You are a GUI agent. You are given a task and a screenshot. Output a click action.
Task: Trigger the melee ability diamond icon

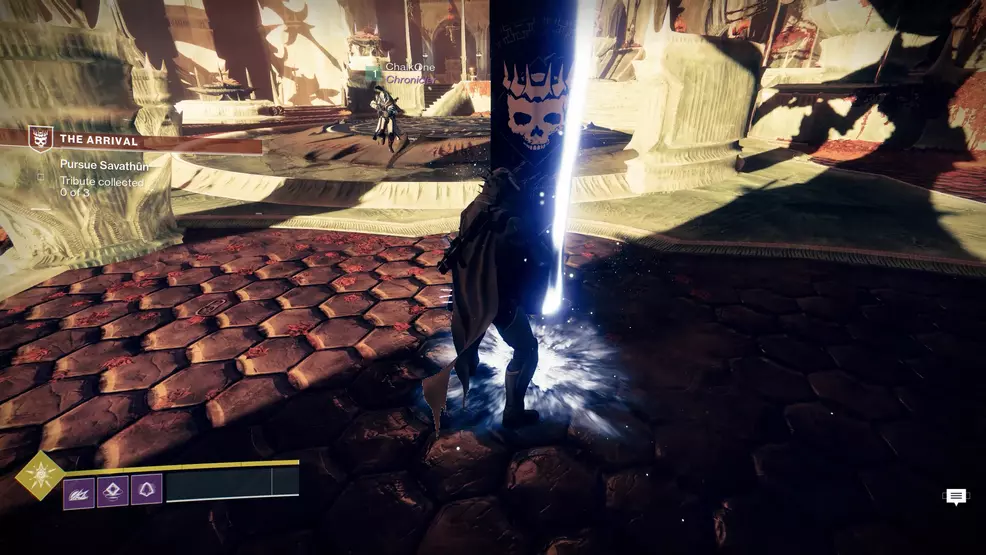coord(112,490)
